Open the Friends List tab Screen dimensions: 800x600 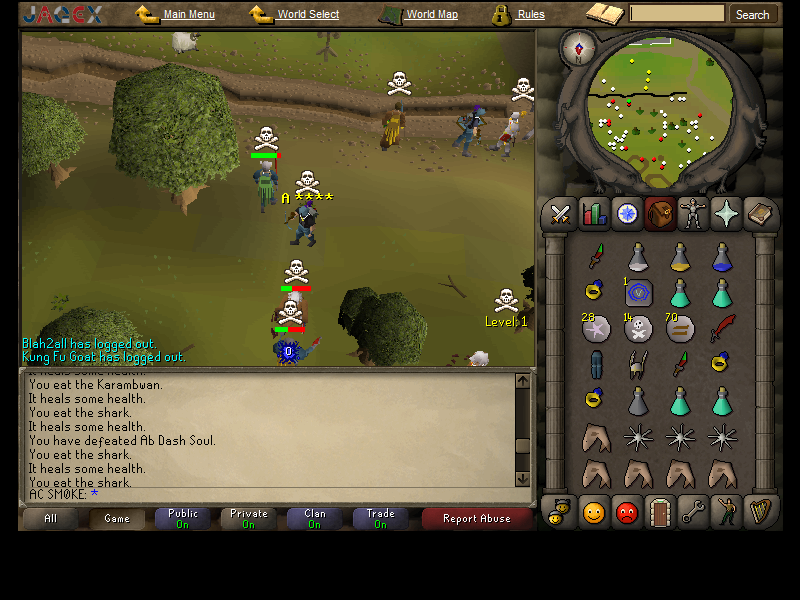(594, 513)
